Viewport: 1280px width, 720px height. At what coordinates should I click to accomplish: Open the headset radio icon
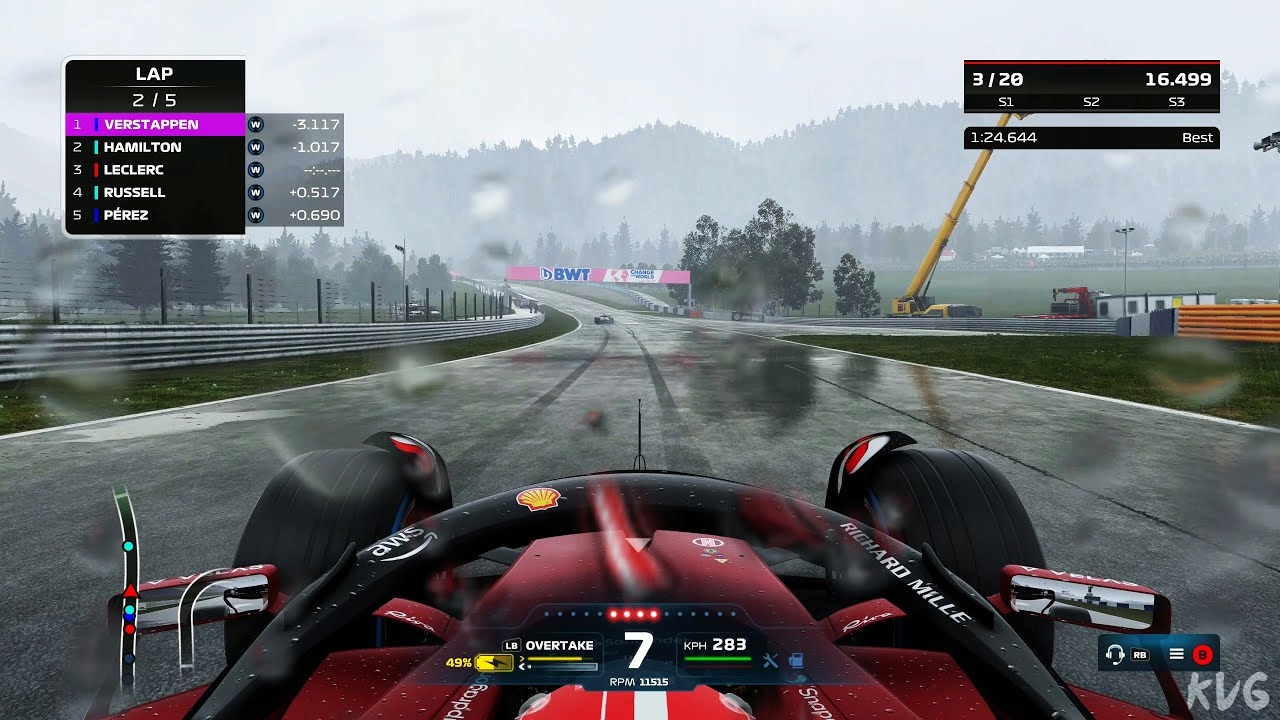tap(1114, 654)
